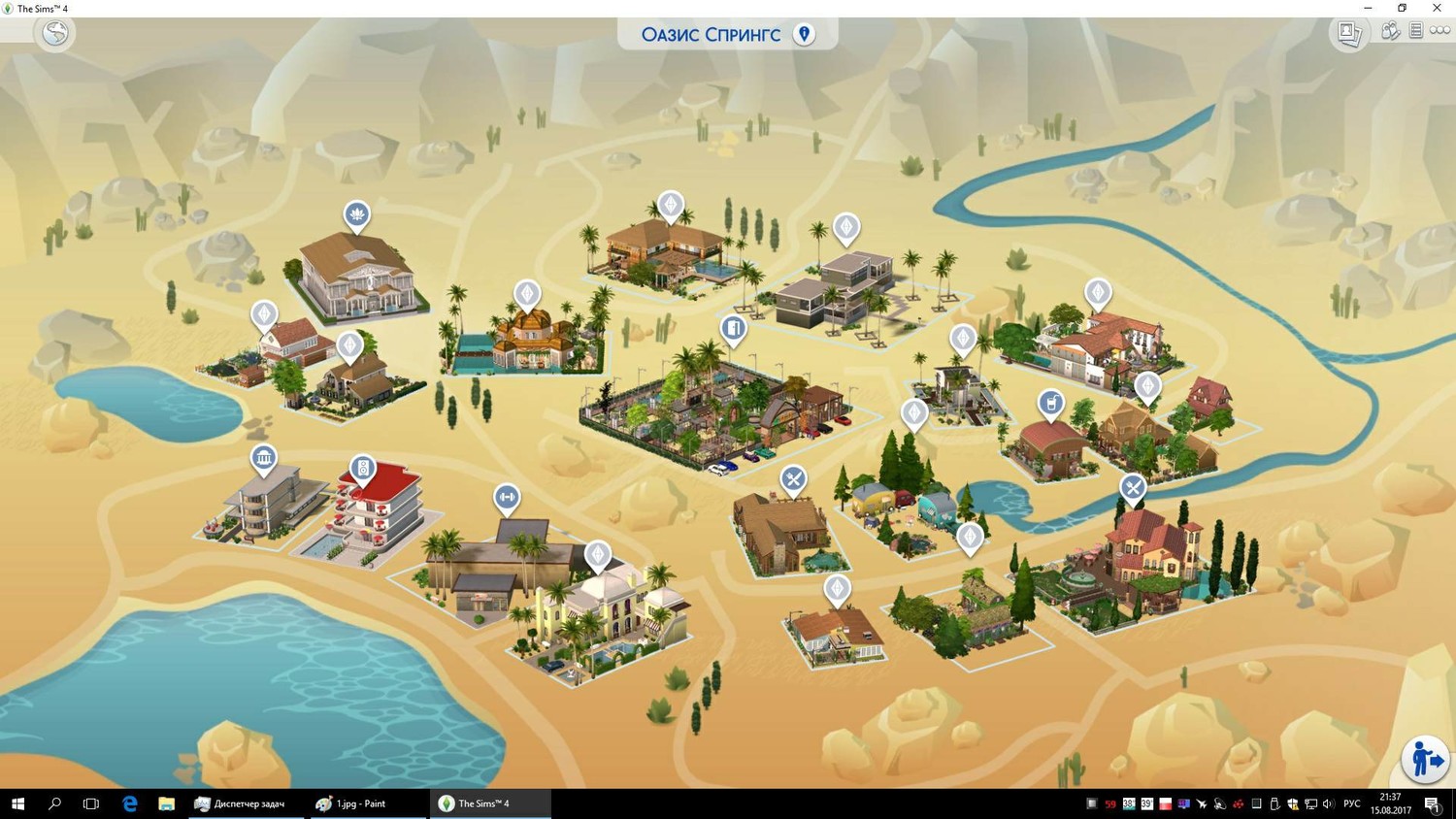Click the Оазис Спрингс world name pin

[x=804, y=34]
